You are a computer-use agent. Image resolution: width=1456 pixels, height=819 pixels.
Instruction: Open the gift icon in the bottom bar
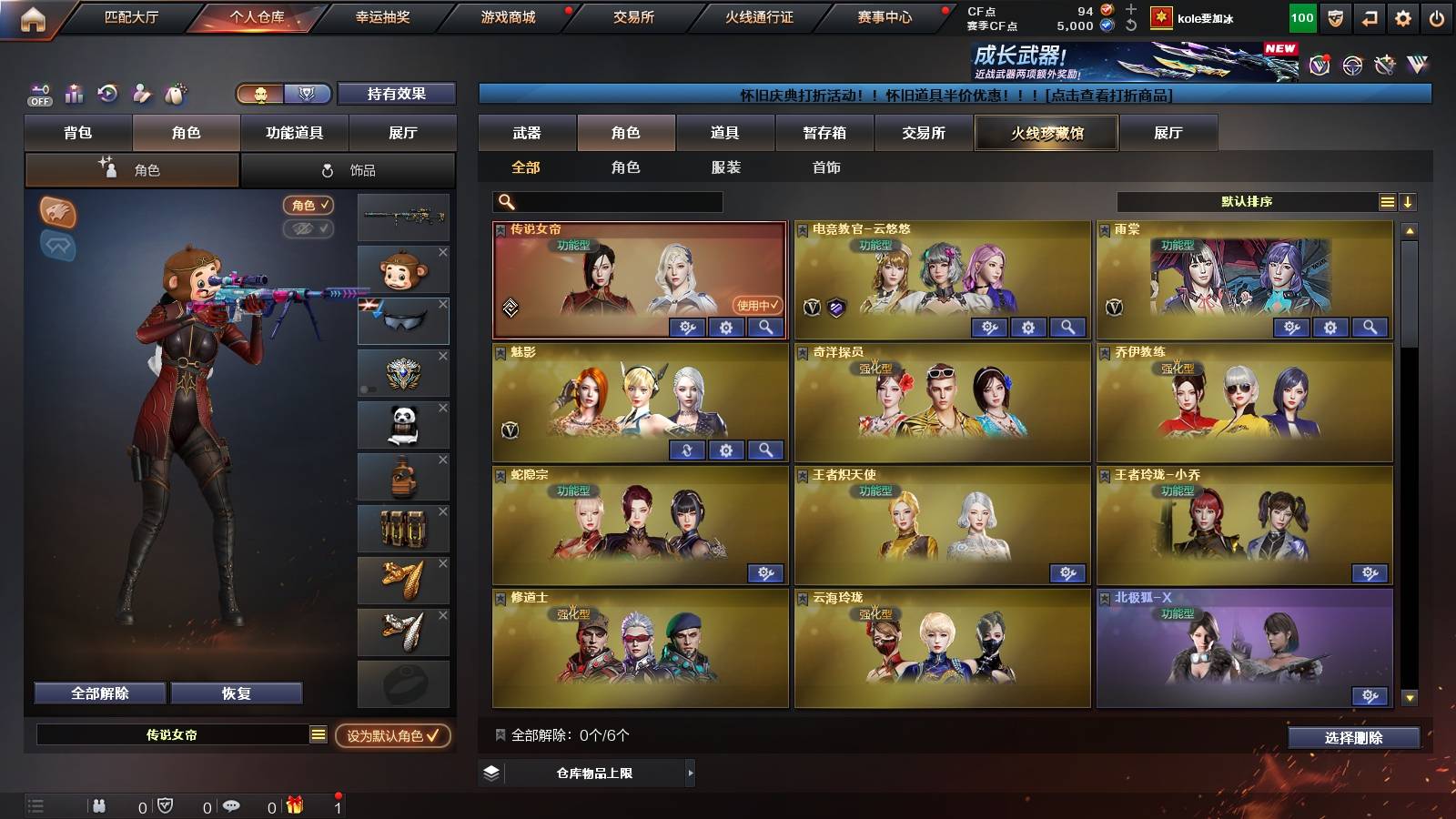click(293, 804)
